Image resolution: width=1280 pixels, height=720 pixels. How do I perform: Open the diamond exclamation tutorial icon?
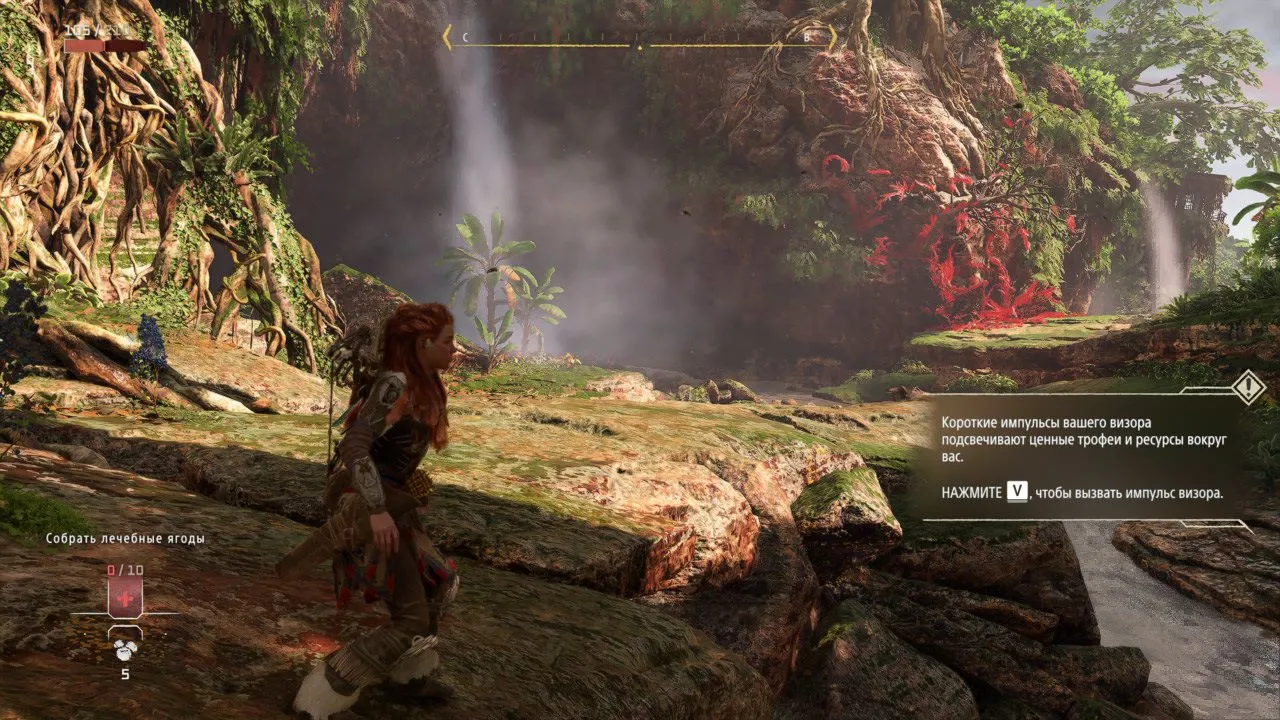click(x=1248, y=387)
